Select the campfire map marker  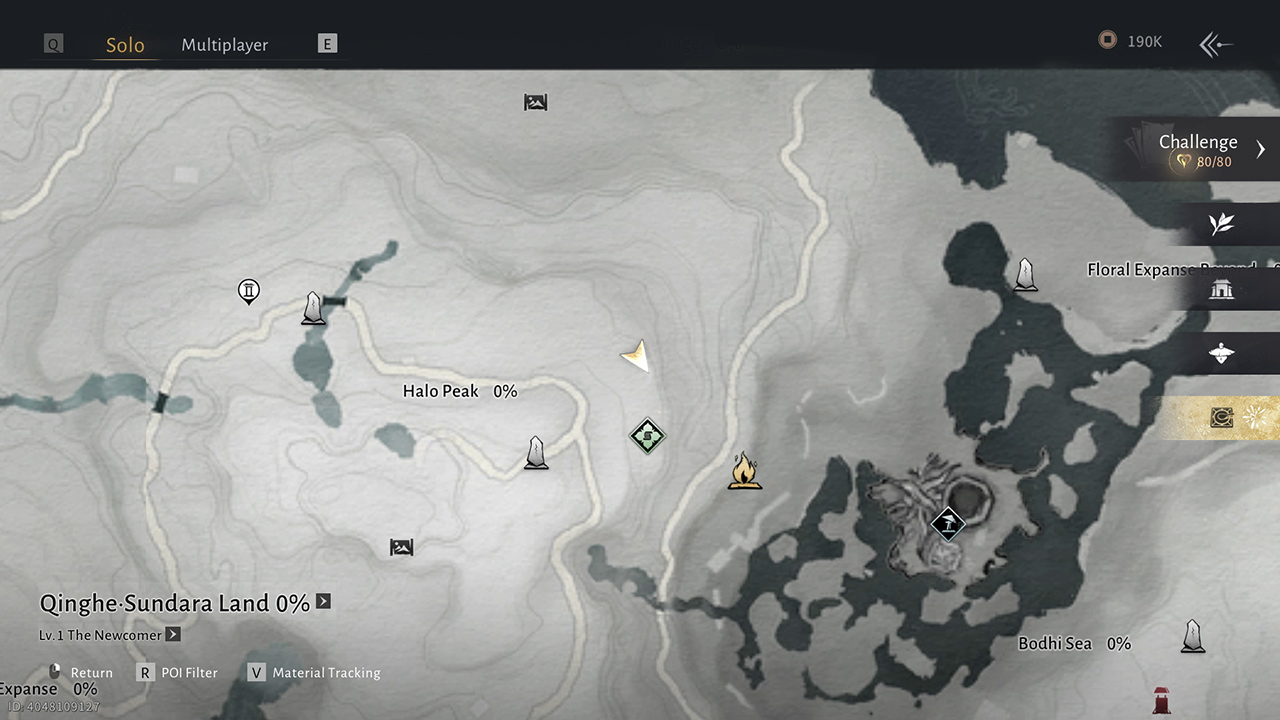(x=744, y=470)
